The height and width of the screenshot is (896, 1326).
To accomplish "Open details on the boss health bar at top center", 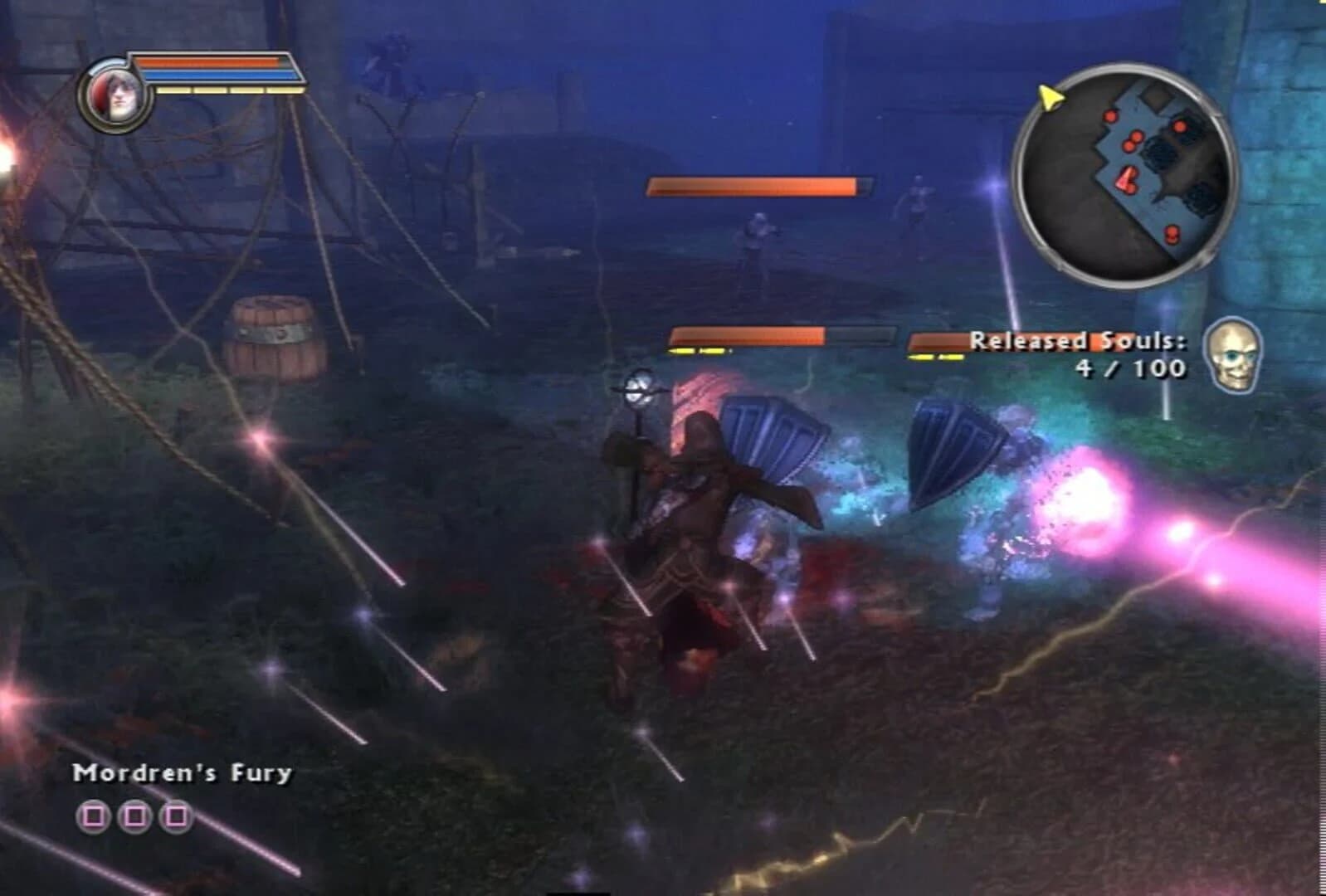I will 758,184.
